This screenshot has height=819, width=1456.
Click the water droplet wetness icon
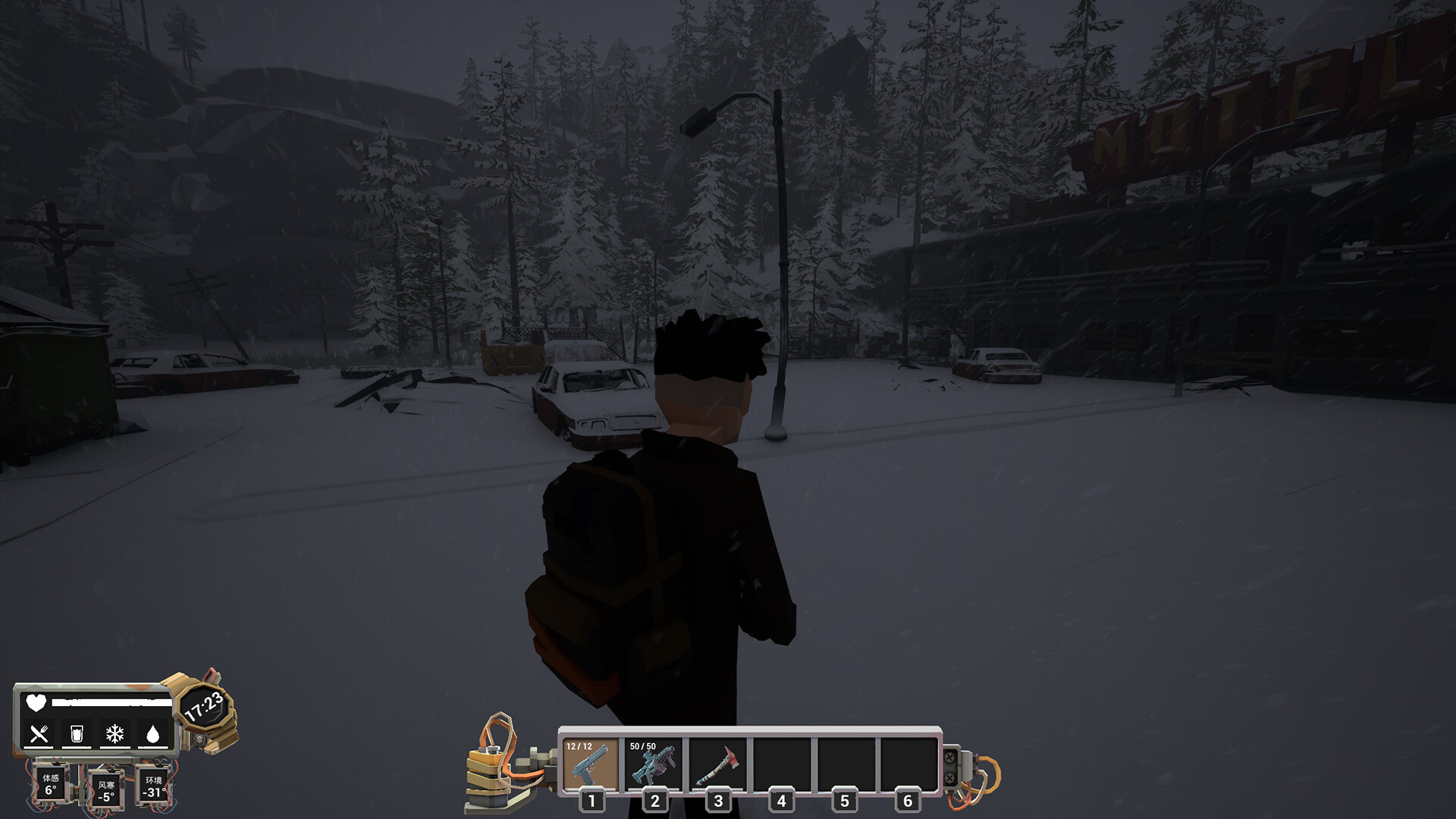152,733
